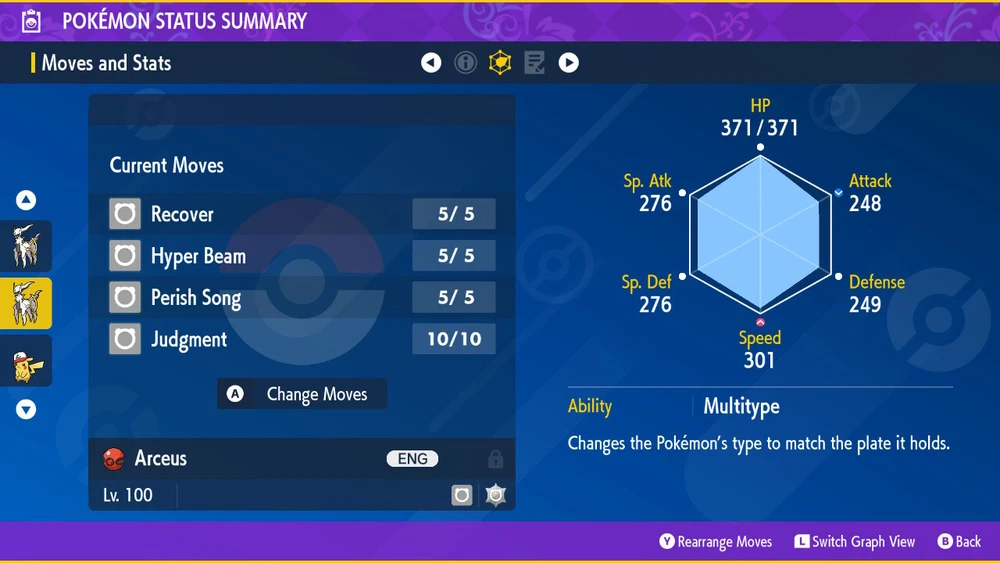This screenshot has width=1000, height=563.
Task: Go to next summary page arrow
Action: [568, 63]
